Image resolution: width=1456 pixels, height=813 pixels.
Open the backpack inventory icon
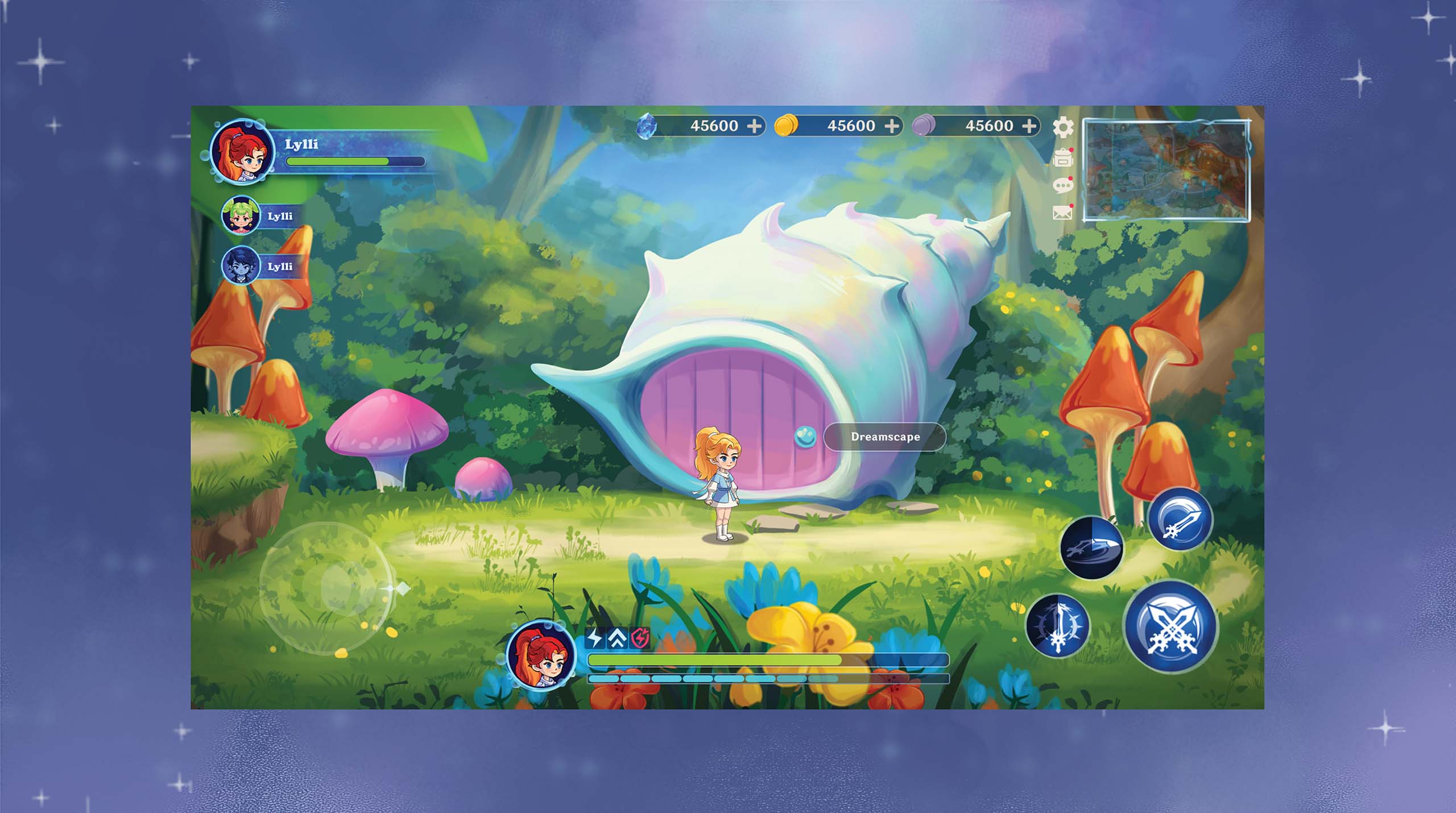pos(1062,158)
